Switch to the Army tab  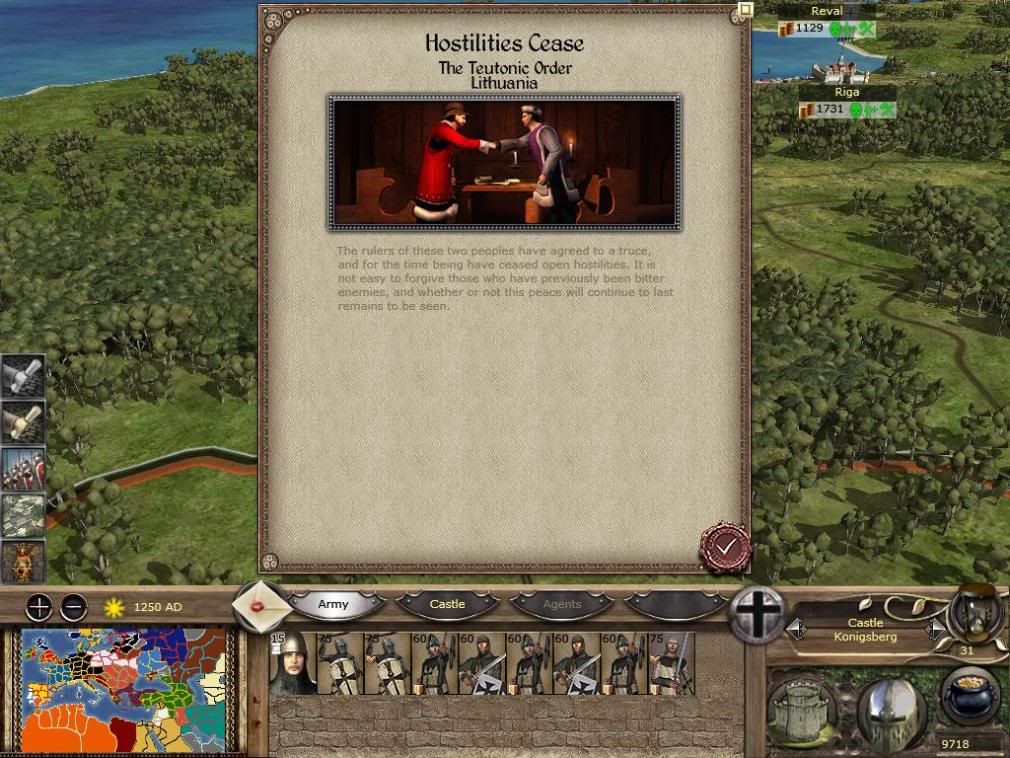pyautogui.click(x=334, y=605)
